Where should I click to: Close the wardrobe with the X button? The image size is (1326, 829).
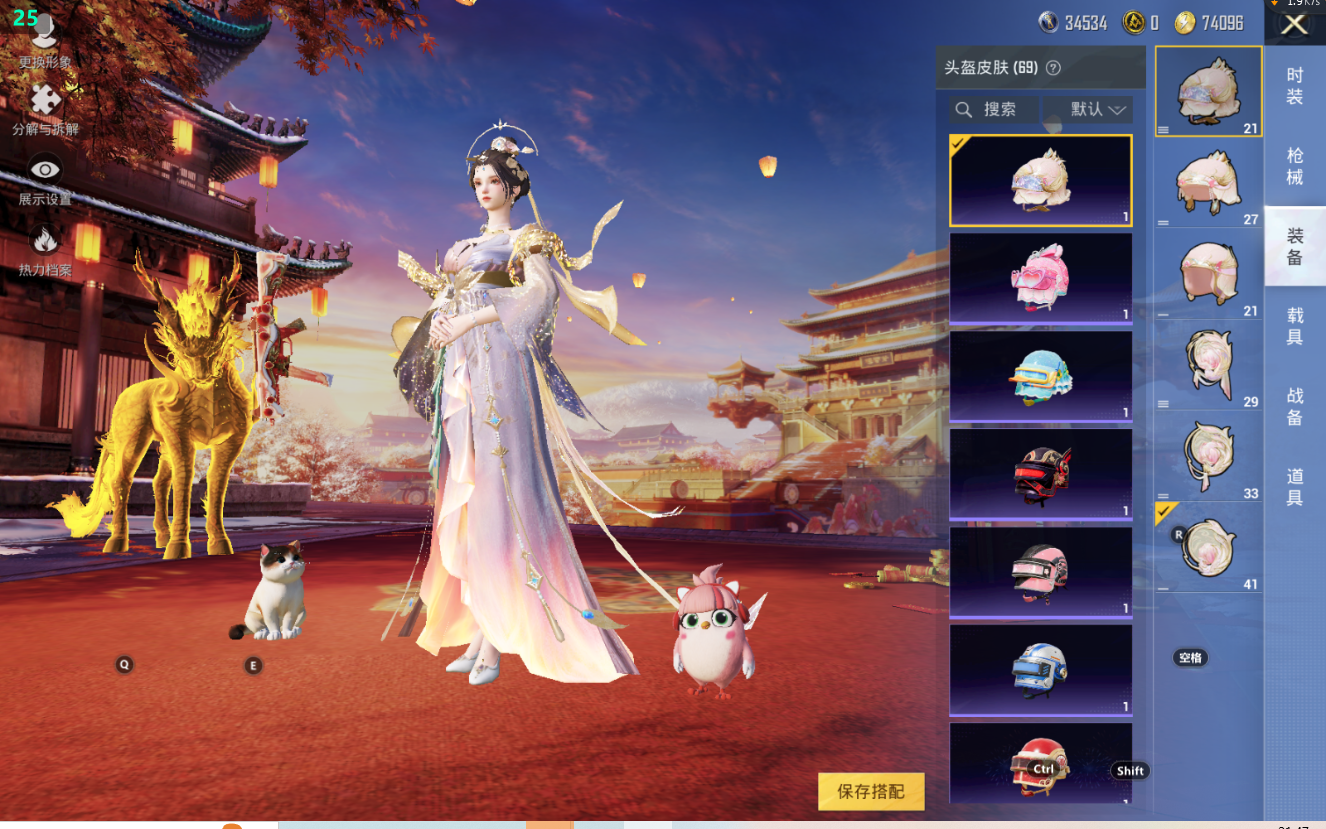click(1294, 25)
